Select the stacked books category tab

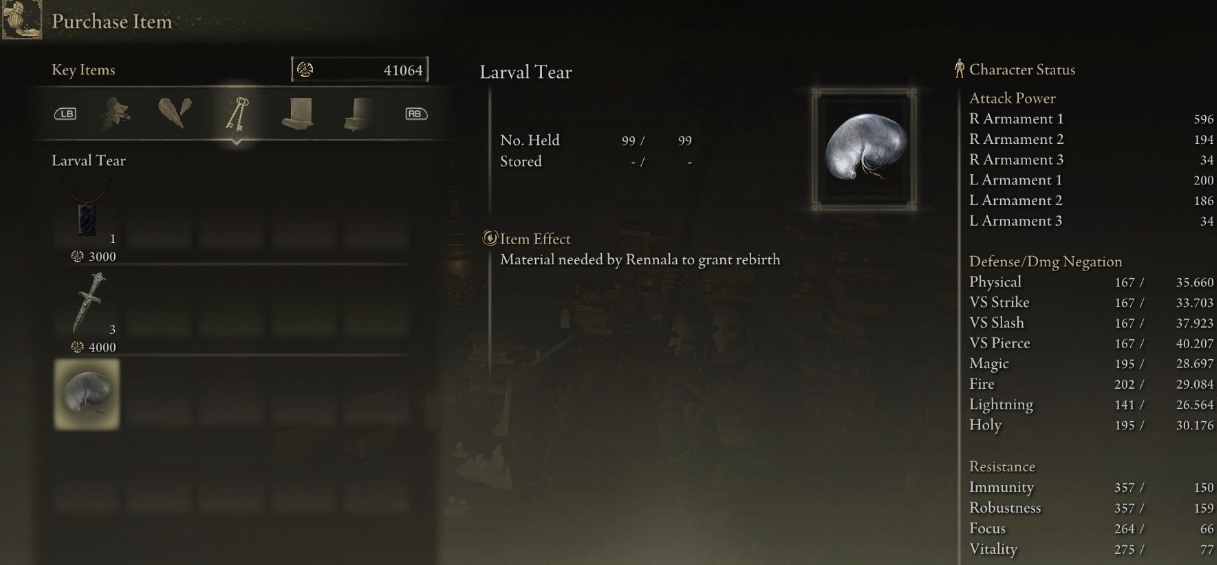point(358,113)
